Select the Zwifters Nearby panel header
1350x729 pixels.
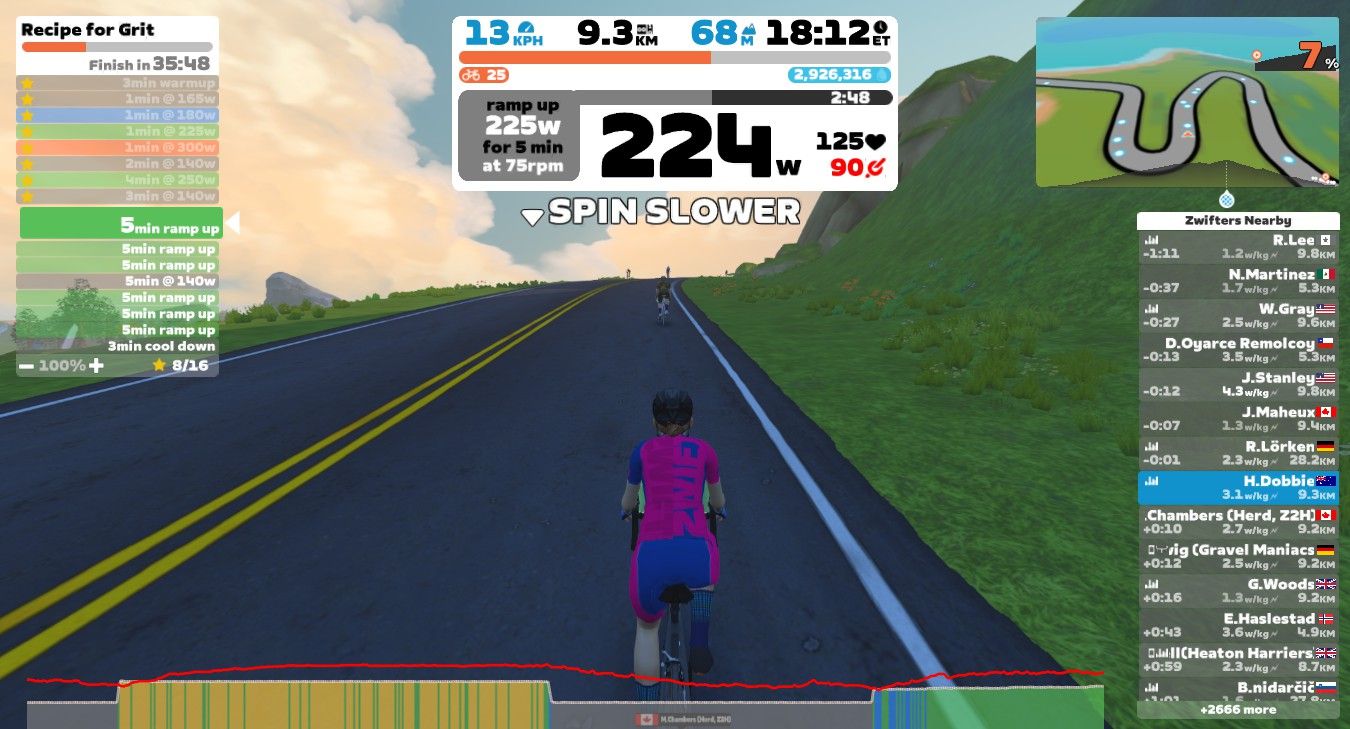tap(1239, 221)
